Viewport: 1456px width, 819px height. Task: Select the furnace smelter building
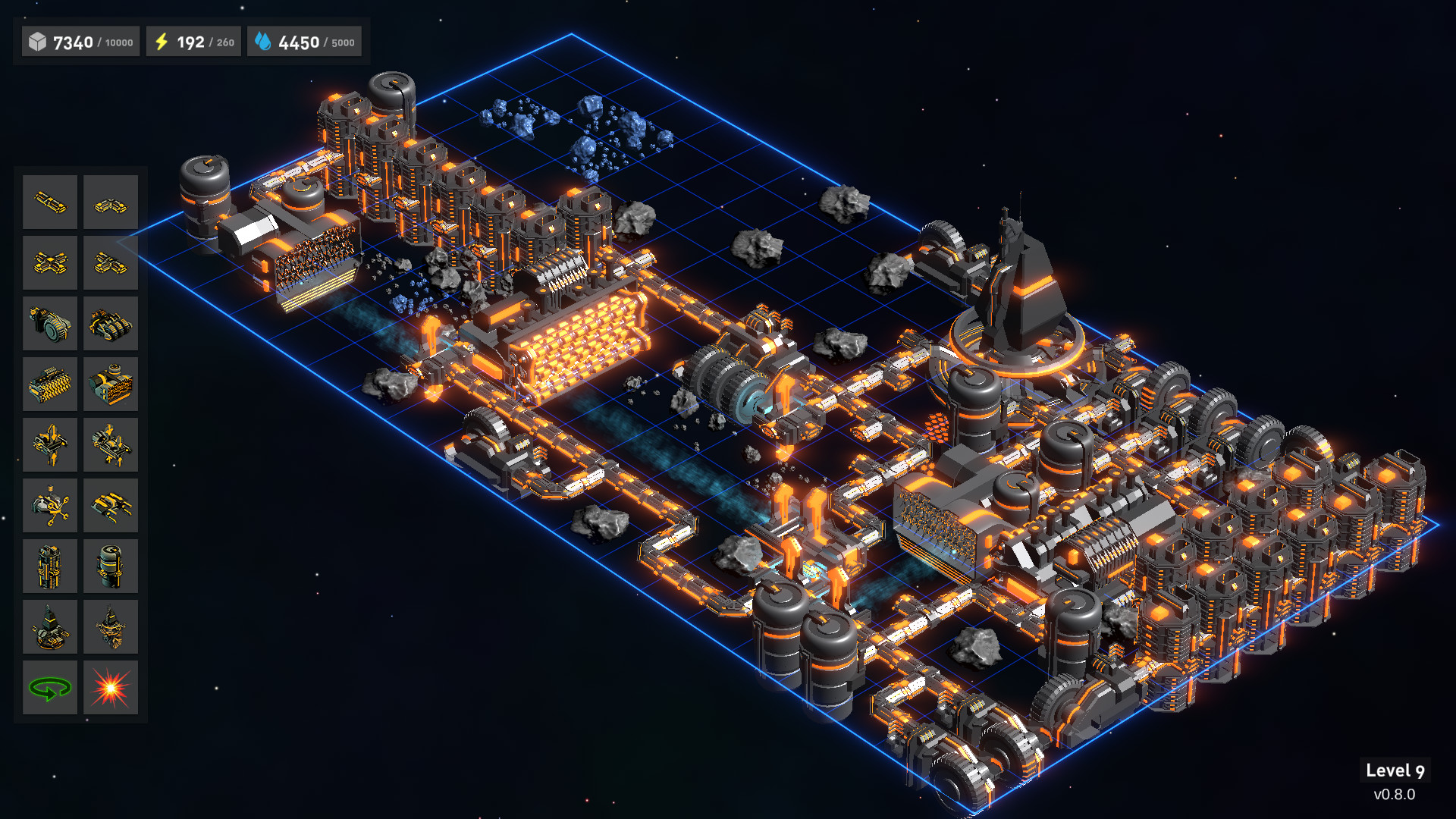click(x=49, y=384)
